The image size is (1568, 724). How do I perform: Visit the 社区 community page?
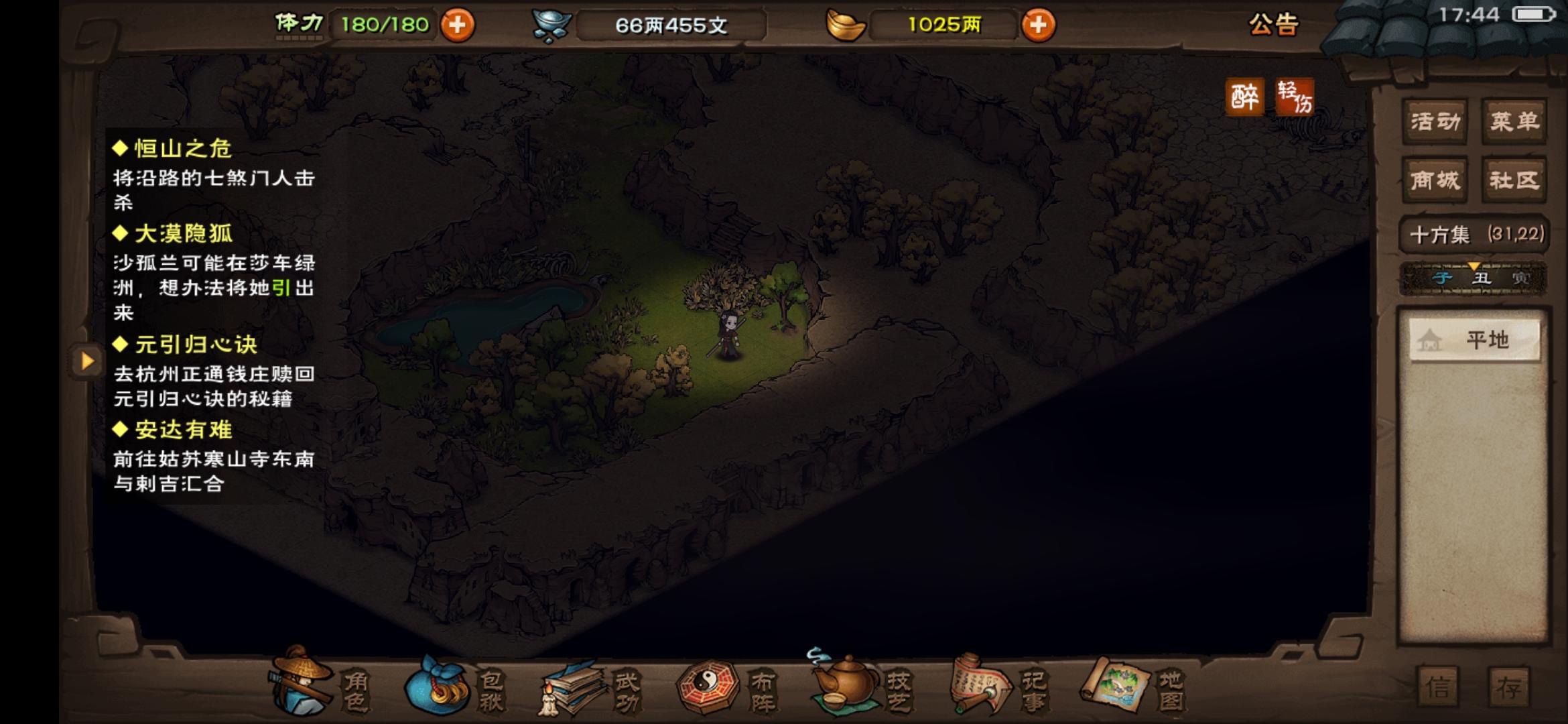pyautogui.click(x=1514, y=180)
